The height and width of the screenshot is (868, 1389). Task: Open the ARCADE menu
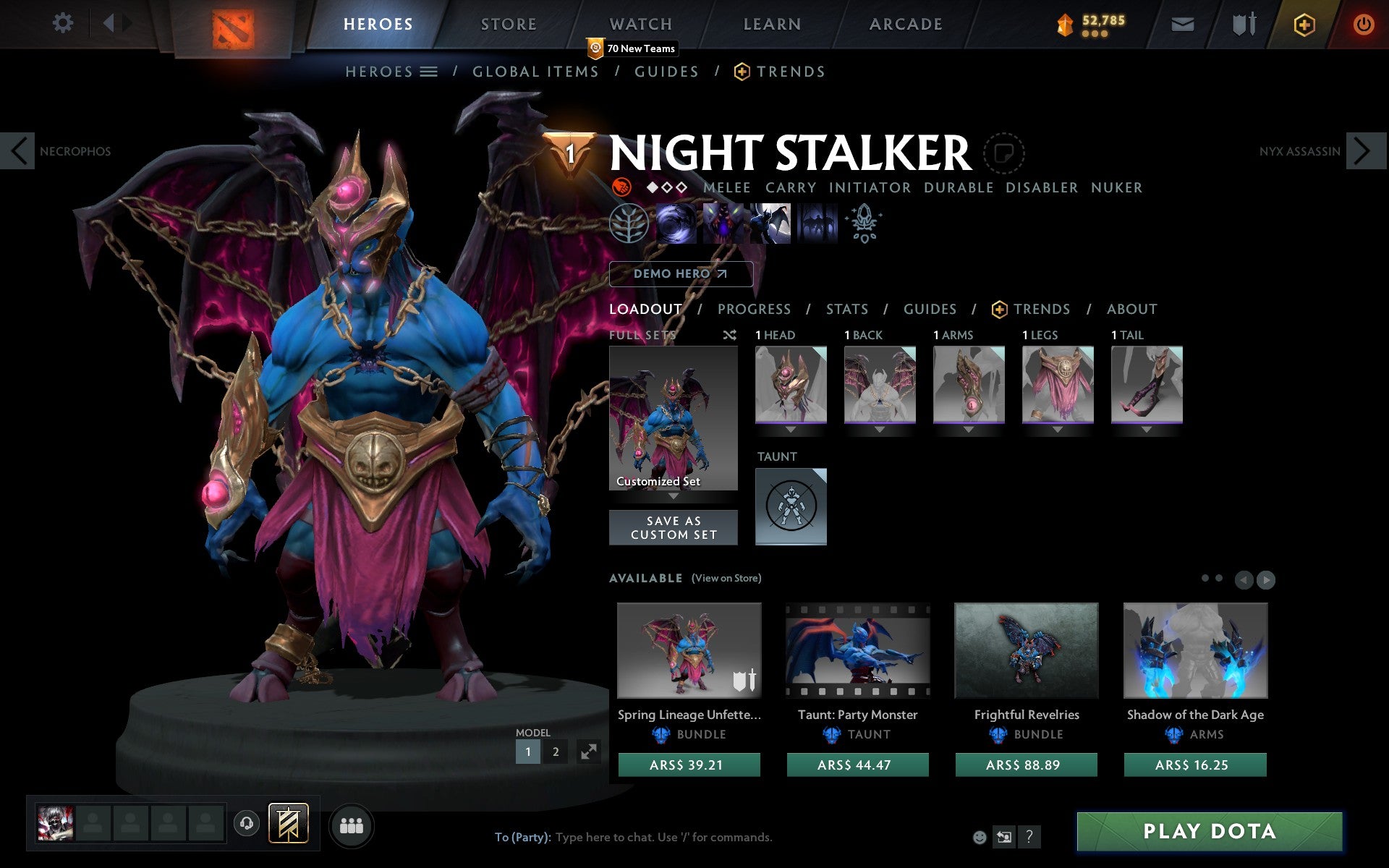pyautogui.click(x=905, y=24)
